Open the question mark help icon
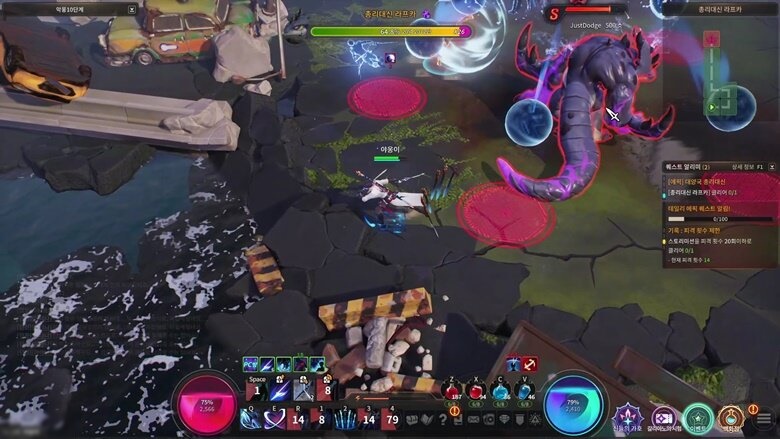Viewport: 780px width, 439px height. coord(443,419)
